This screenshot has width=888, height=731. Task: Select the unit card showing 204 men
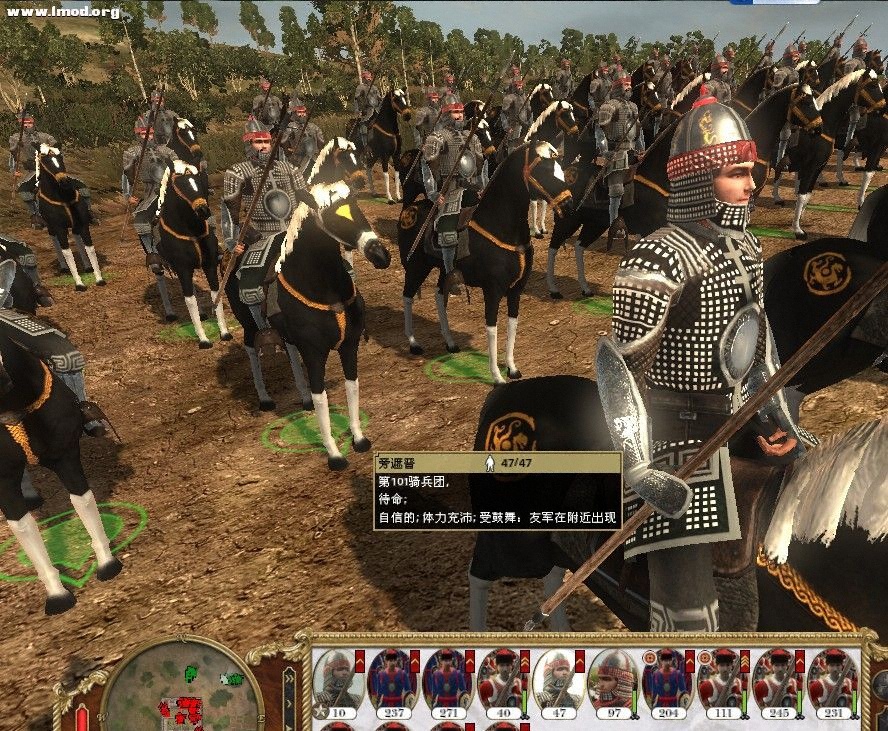click(x=667, y=680)
